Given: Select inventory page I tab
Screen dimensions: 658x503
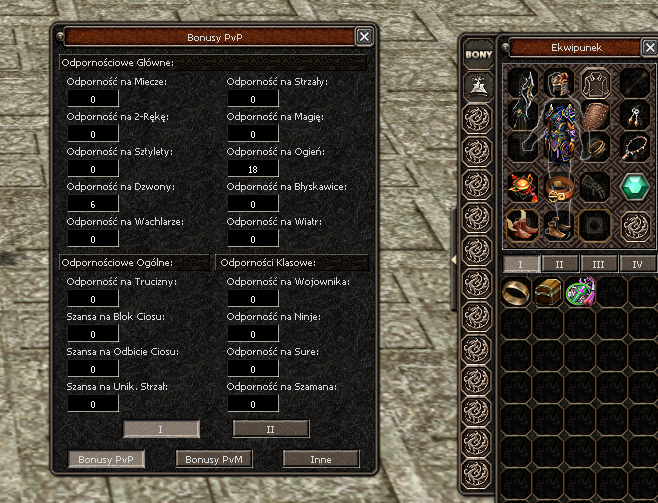Looking at the screenshot, I should pyautogui.click(x=521, y=264).
